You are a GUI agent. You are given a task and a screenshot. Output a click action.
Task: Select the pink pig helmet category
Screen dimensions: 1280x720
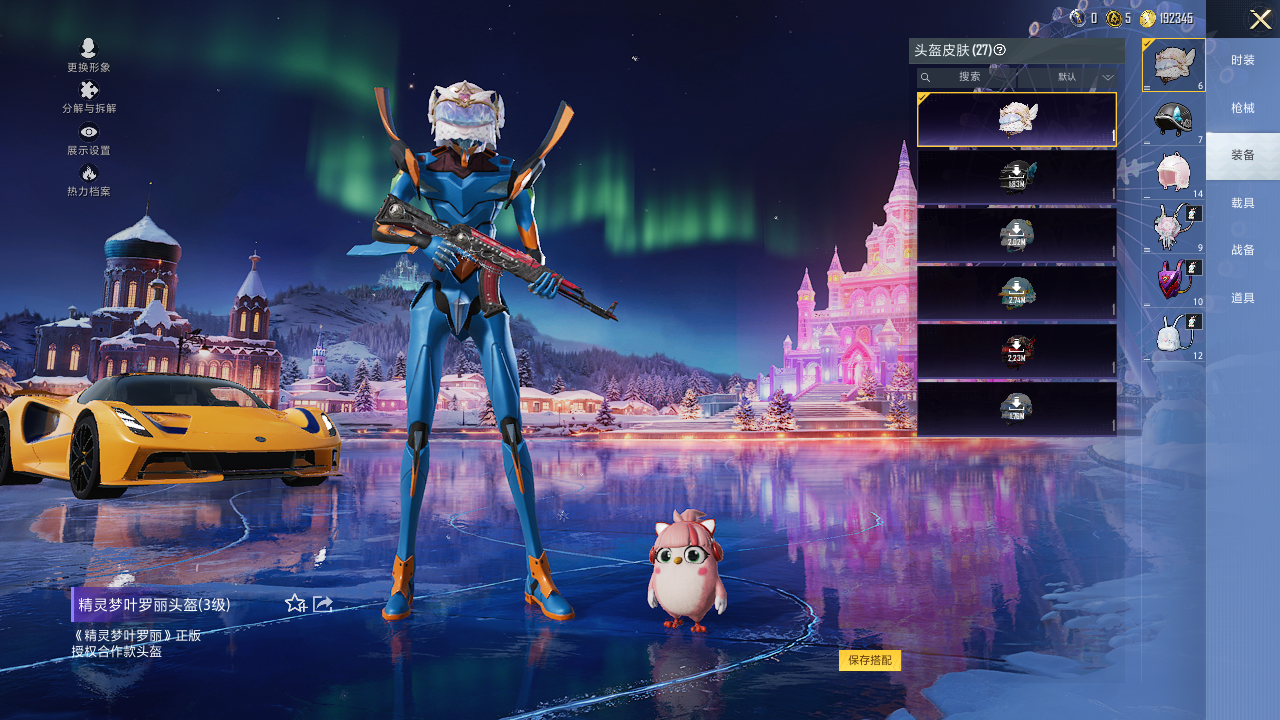[x=1173, y=172]
